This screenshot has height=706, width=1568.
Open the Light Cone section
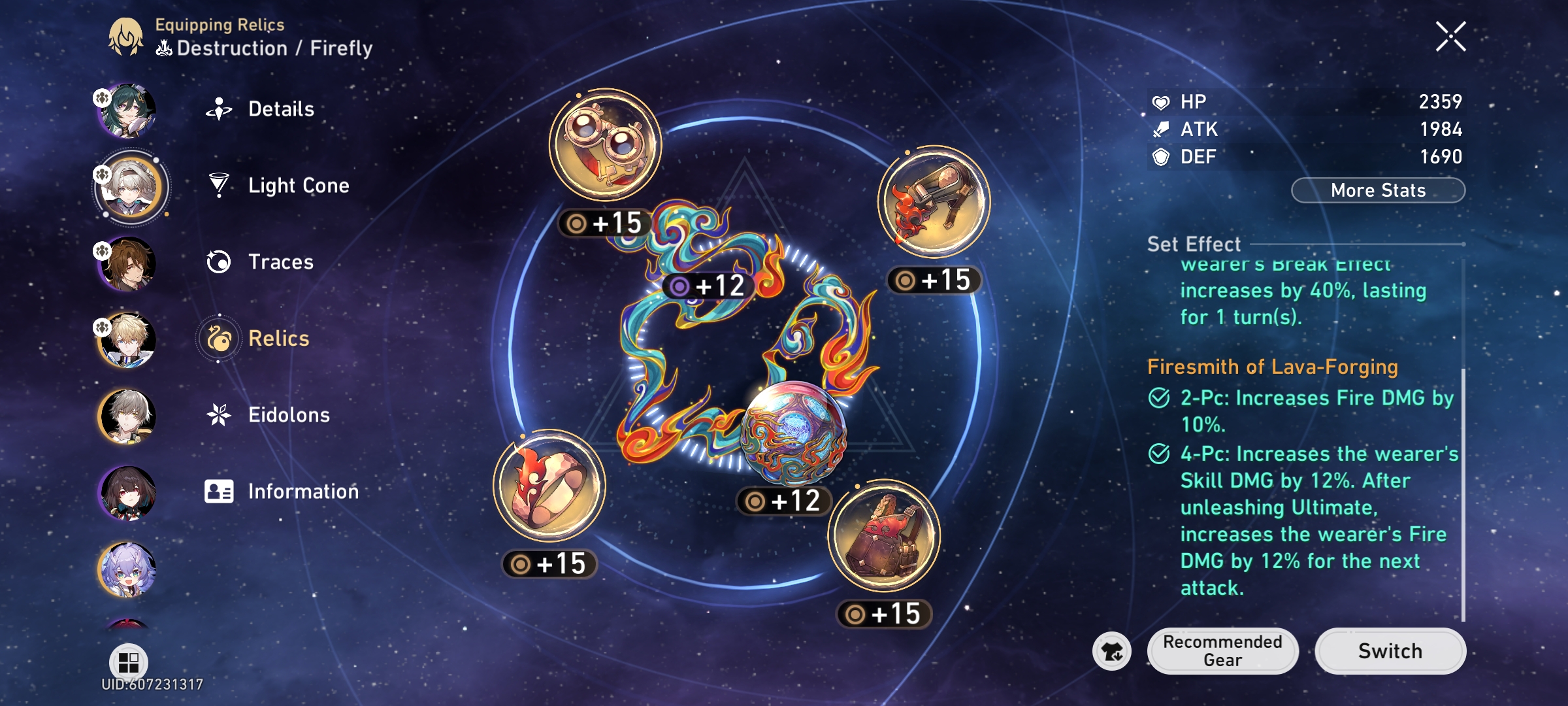point(220,185)
